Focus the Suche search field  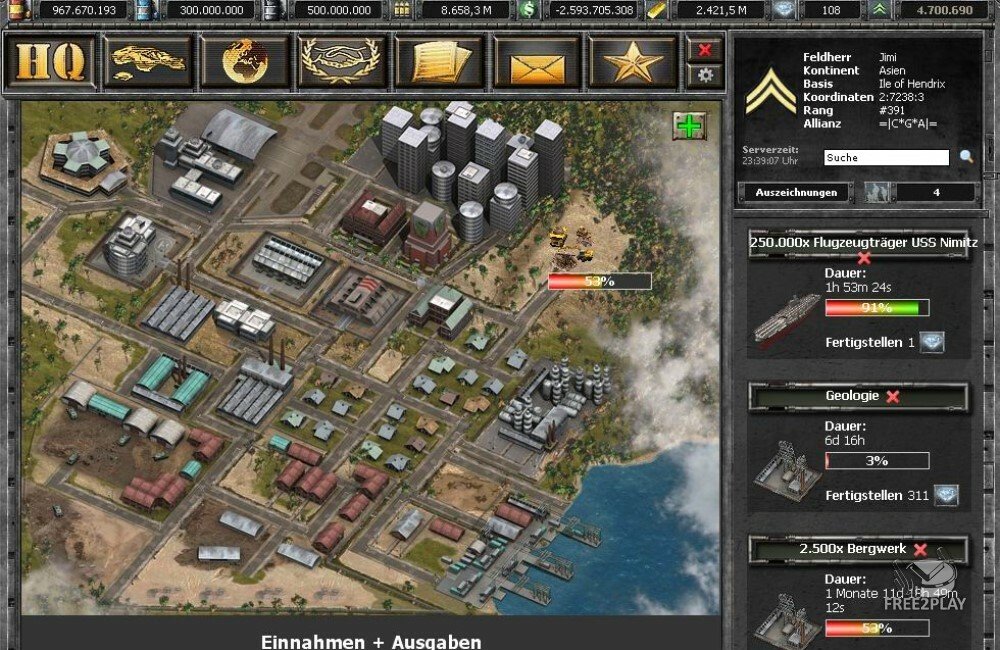click(886, 158)
